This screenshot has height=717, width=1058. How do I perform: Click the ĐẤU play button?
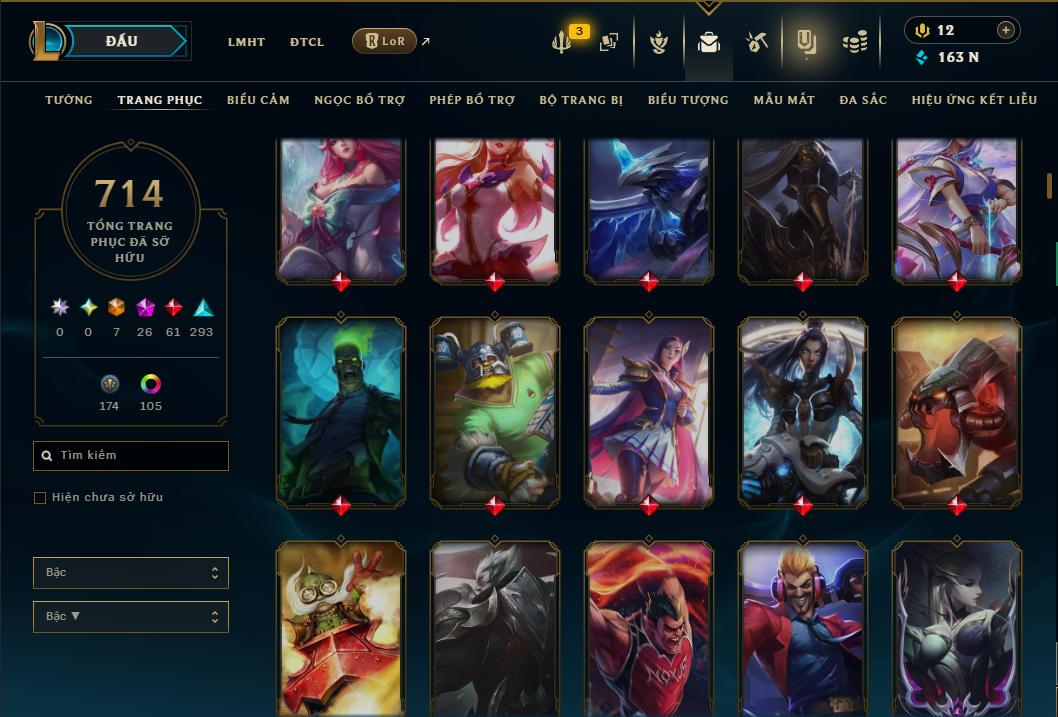pos(121,41)
